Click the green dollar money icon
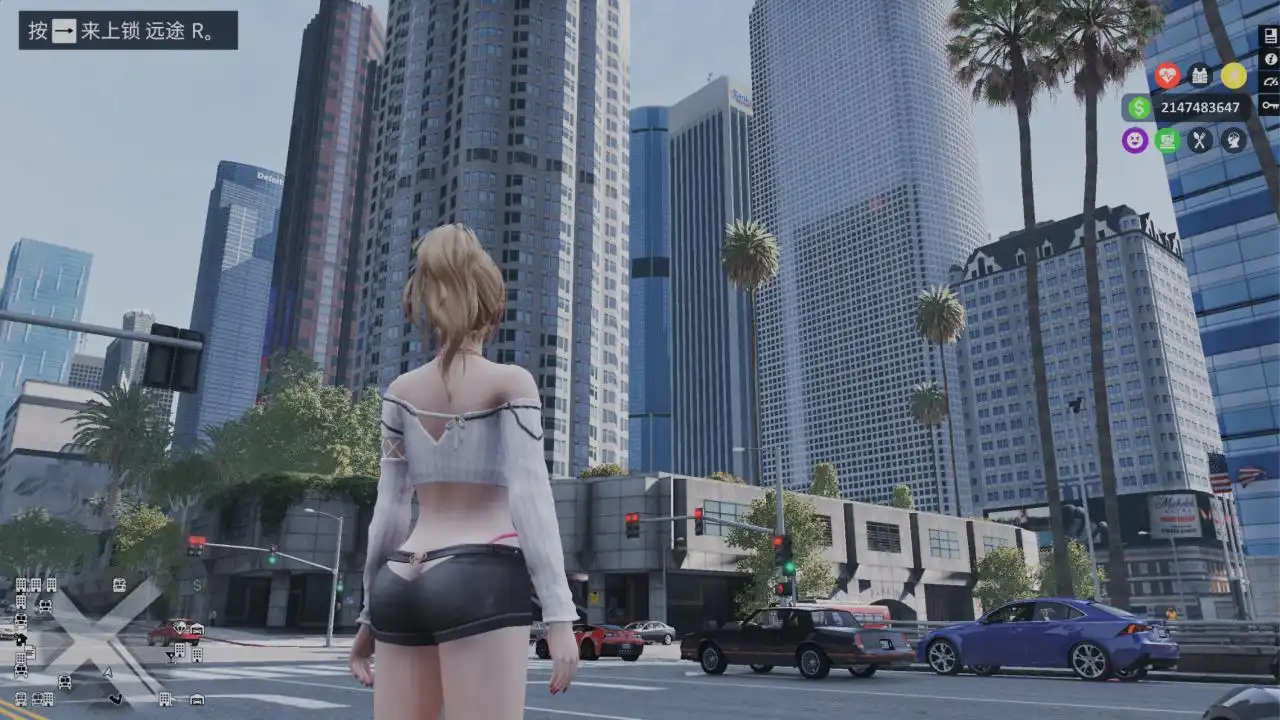 click(x=1139, y=108)
